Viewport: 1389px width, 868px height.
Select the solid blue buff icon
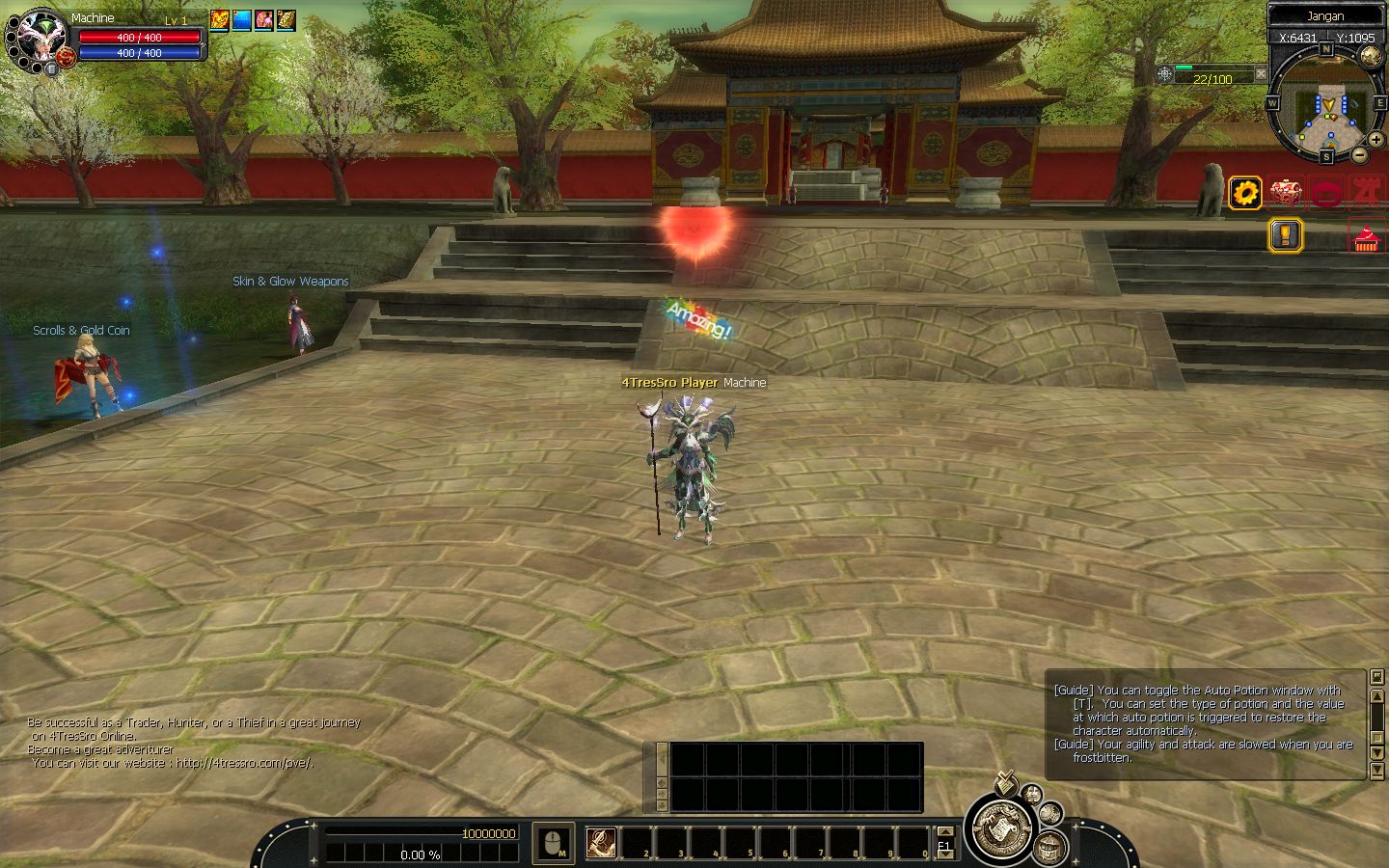[x=241, y=19]
